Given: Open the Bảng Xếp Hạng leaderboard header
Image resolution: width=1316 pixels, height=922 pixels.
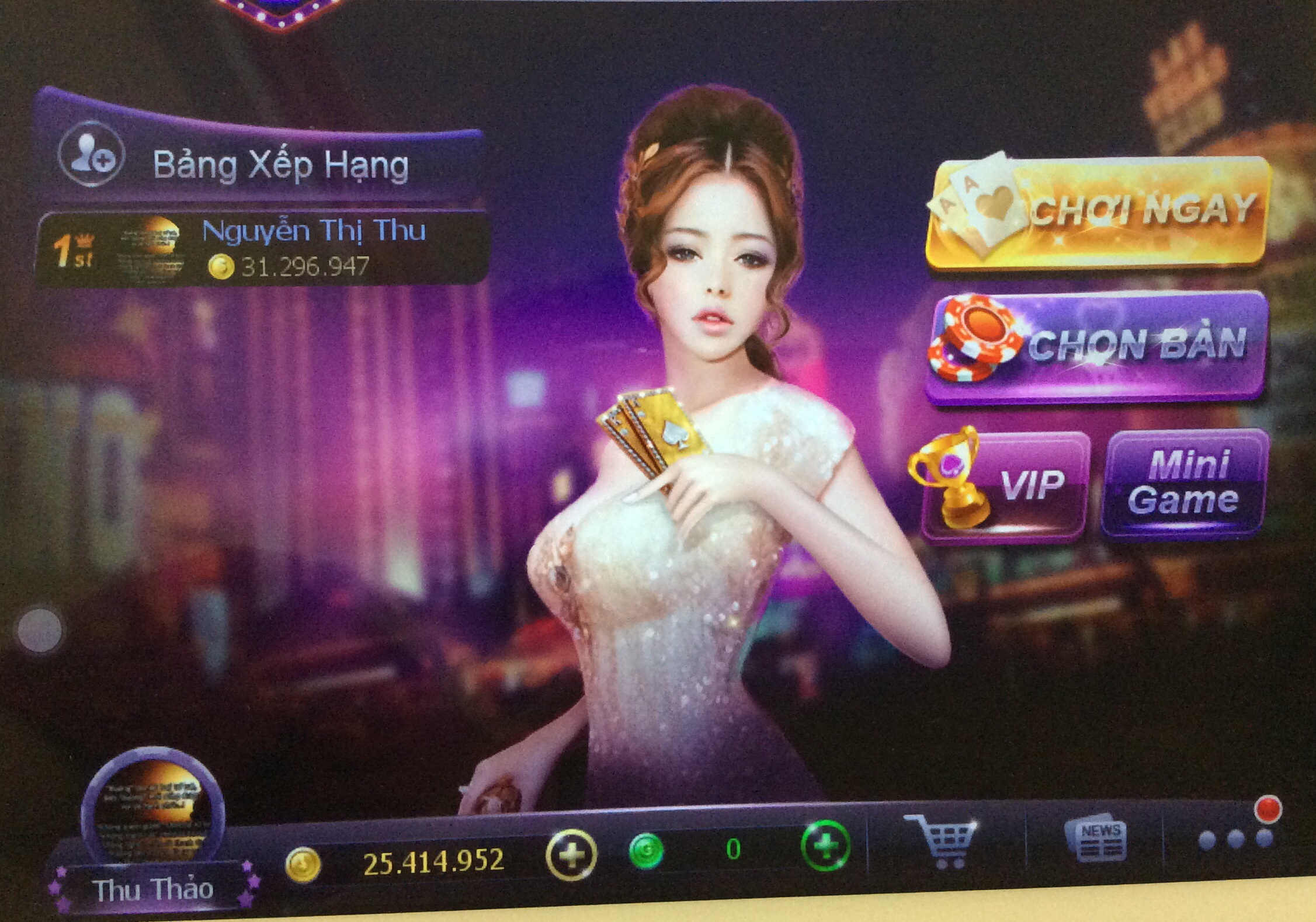Looking at the screenshot, I should coord(280,165).
